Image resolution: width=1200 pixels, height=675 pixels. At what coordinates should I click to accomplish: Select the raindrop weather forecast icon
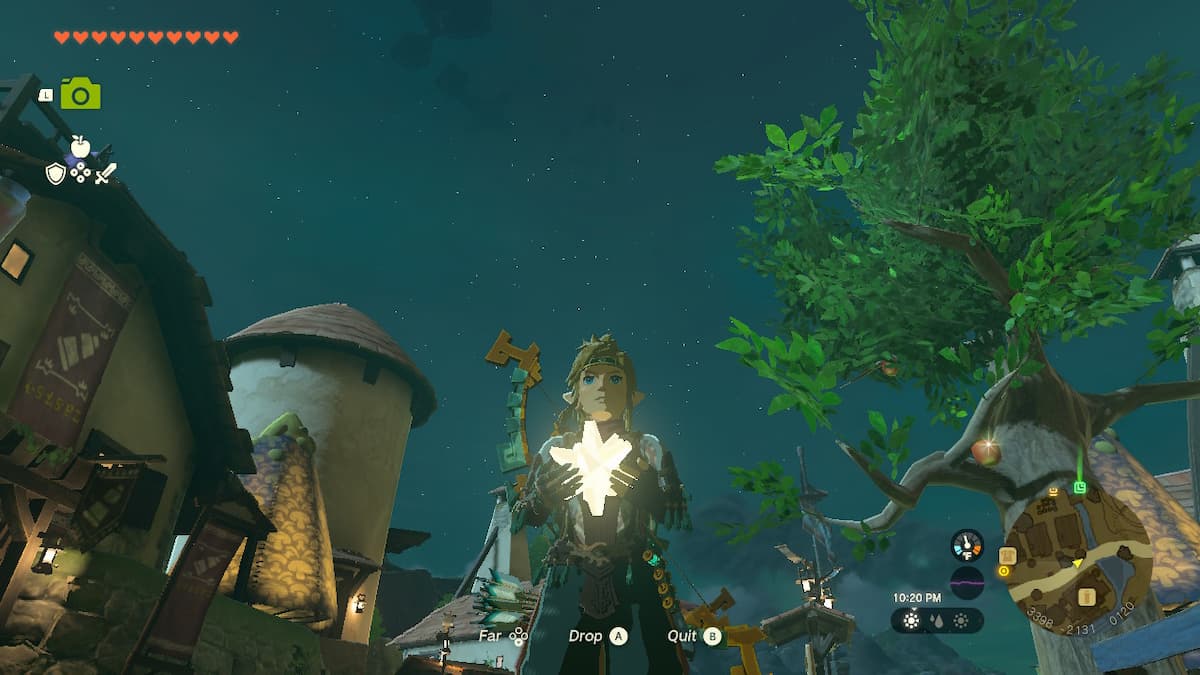(x=938, y=620)
